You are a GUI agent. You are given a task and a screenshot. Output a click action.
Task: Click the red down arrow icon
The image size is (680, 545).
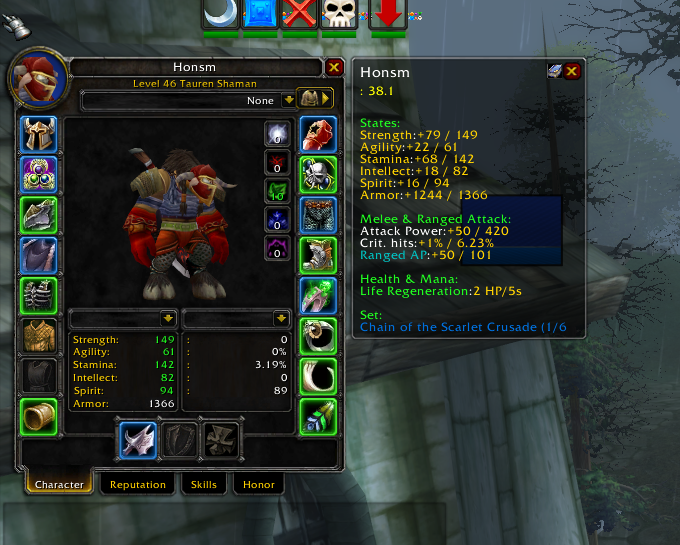[388, 14]
